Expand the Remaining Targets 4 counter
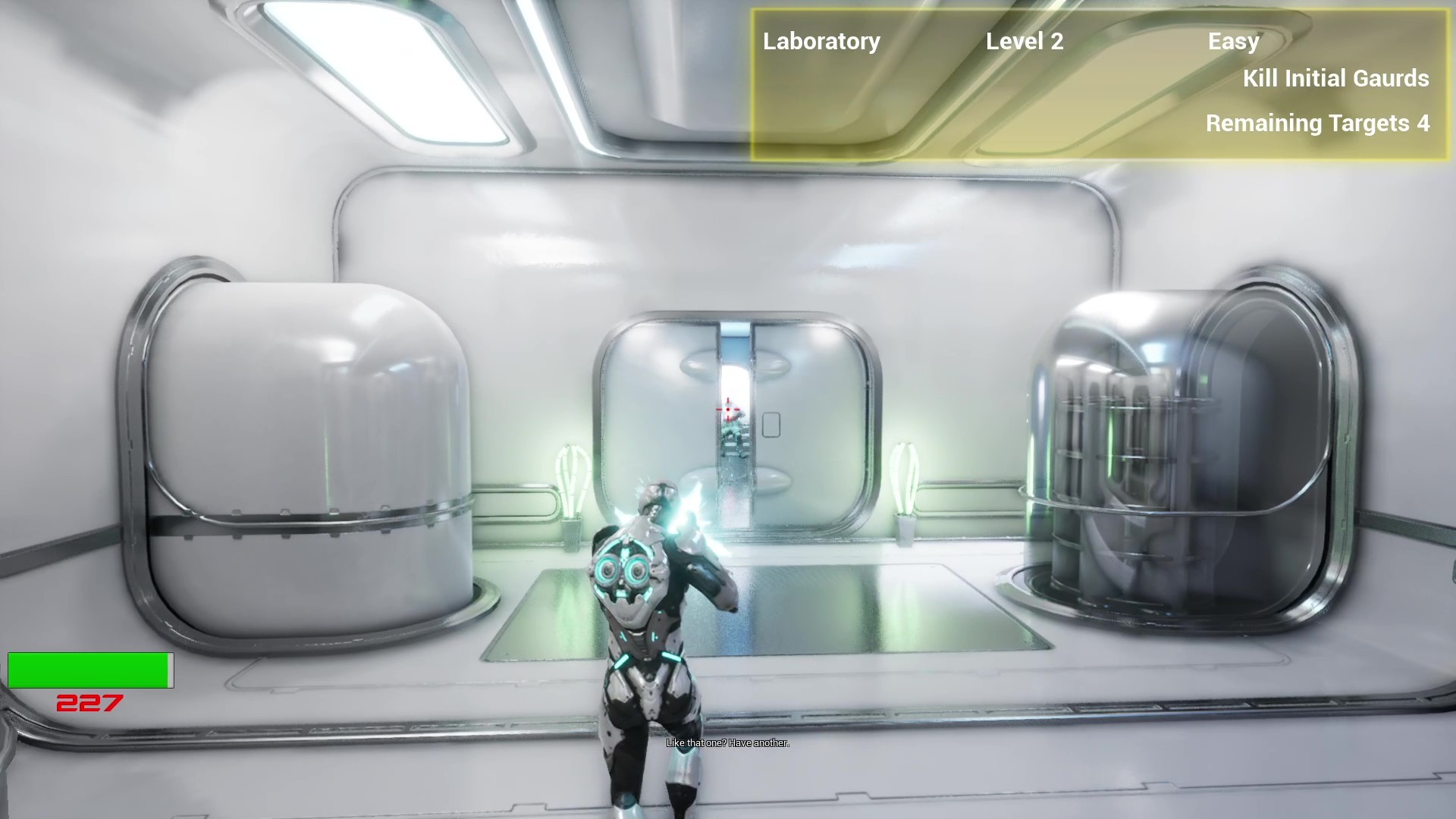The width and height of the screenshot is (1456, 819). click(1317, 123)
